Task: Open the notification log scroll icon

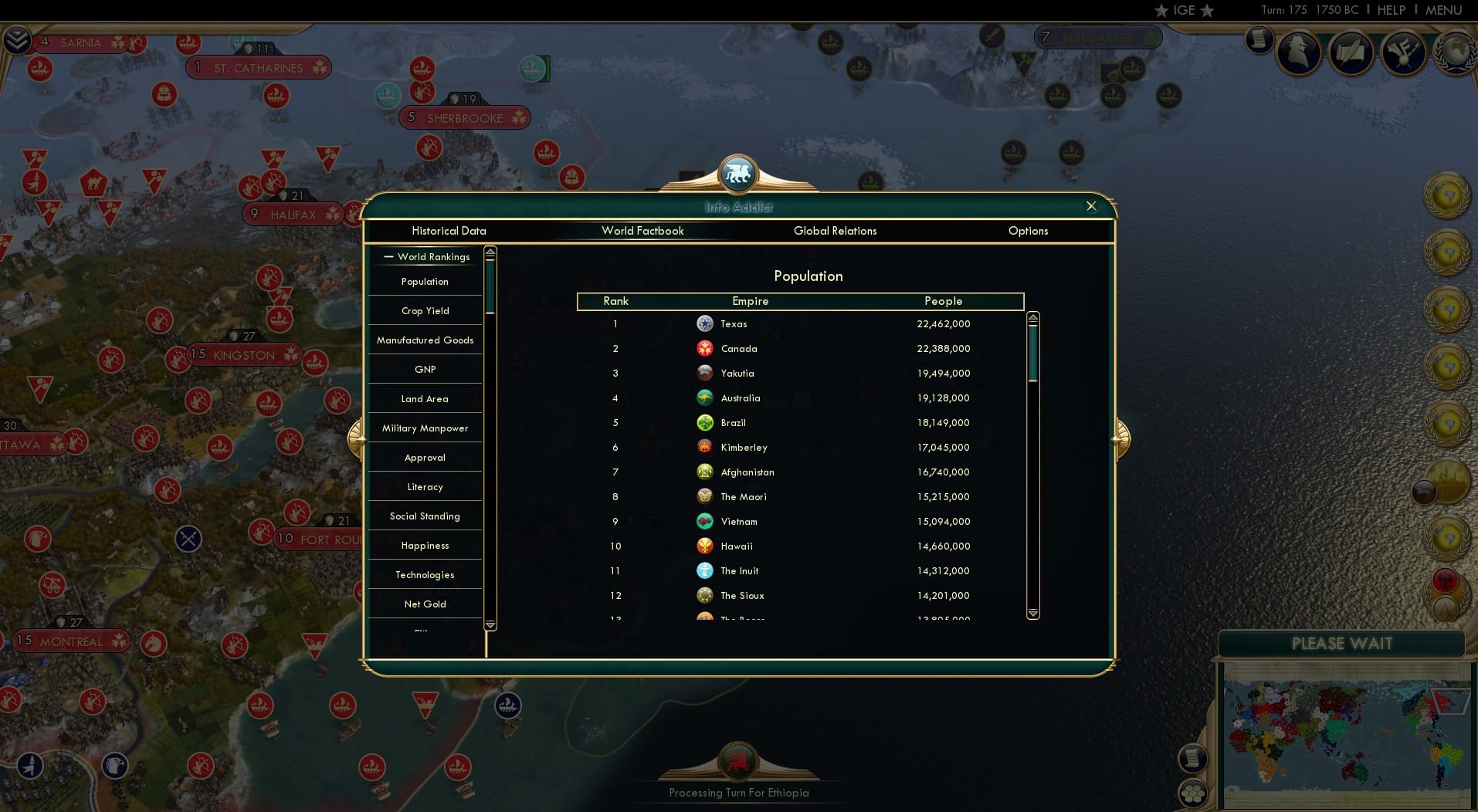Action: (1261, 42)
